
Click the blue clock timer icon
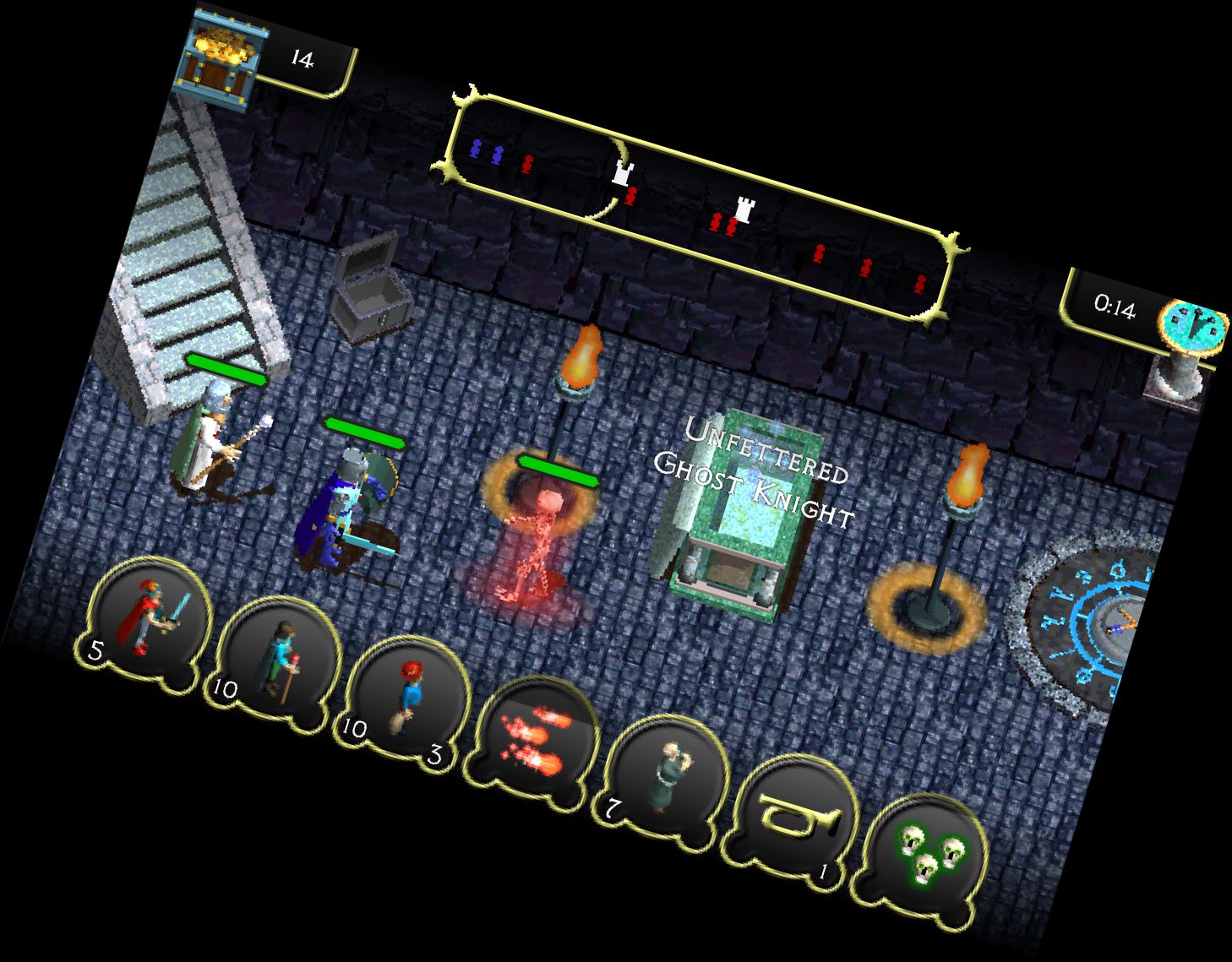[1193, 326]
